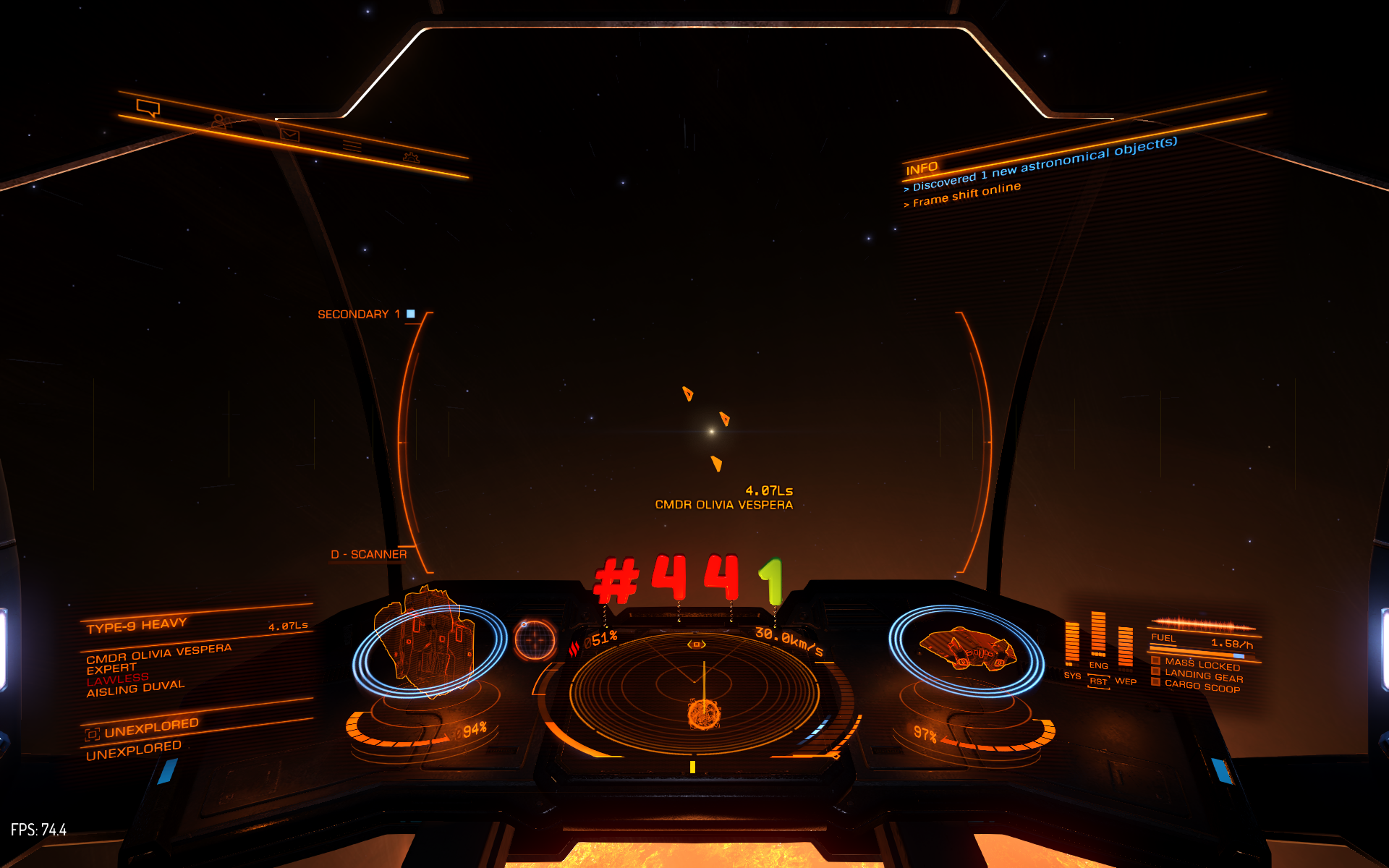Boost power to the ENG column

click(1098, 637)
